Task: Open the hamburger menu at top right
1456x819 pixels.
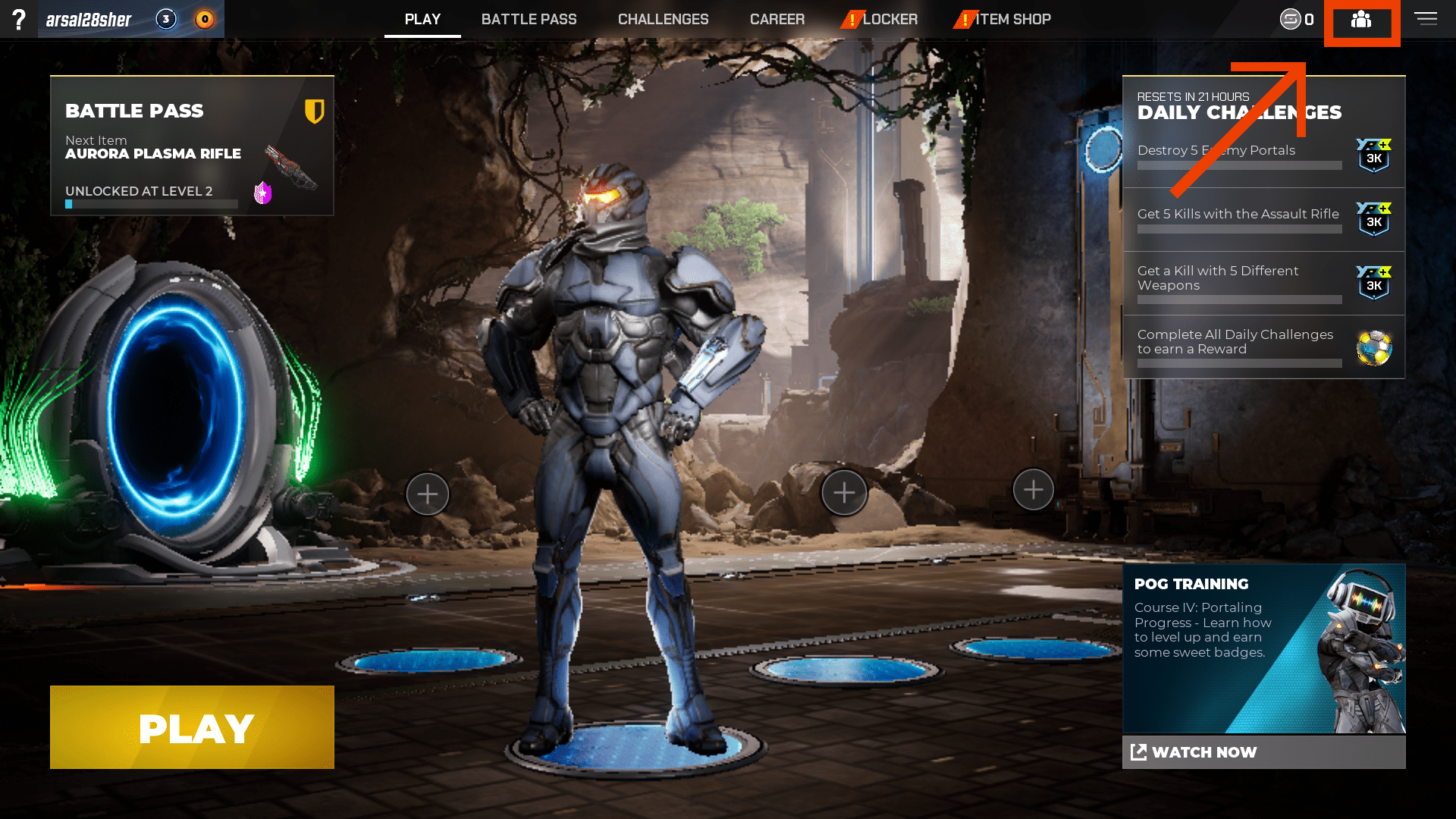Action: (1426, 19)
